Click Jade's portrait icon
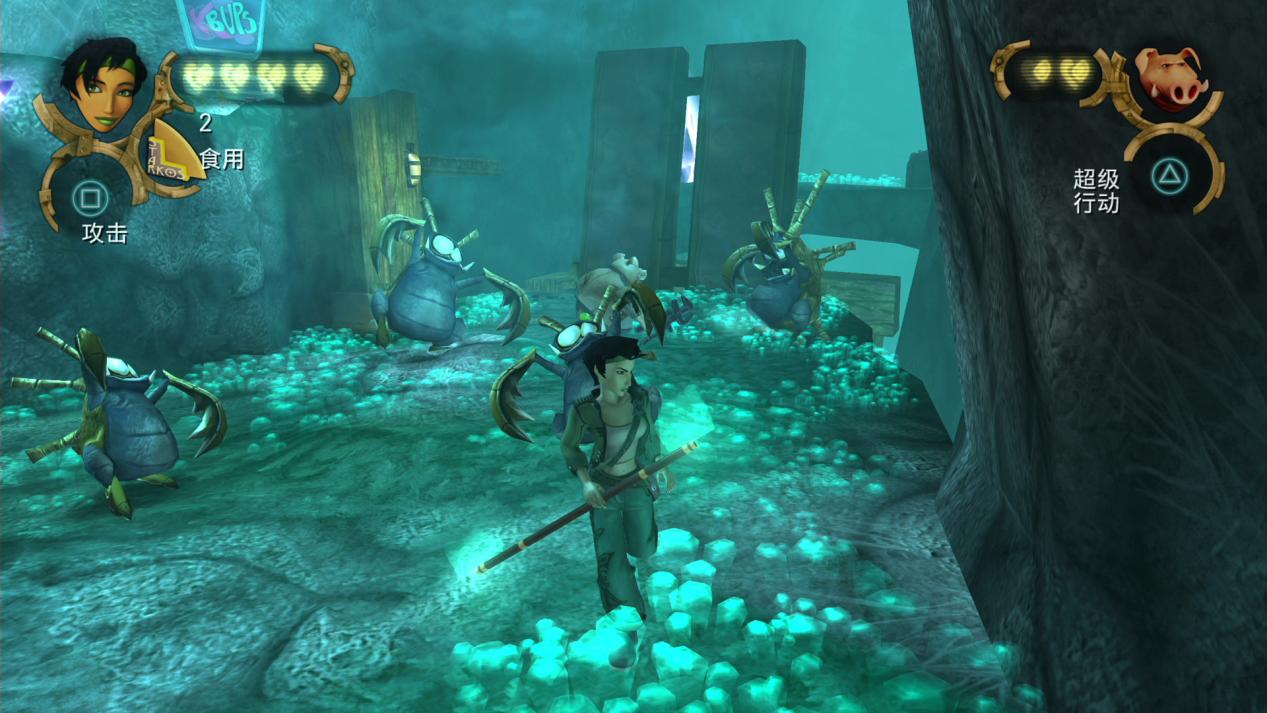 tap(102, 87)
